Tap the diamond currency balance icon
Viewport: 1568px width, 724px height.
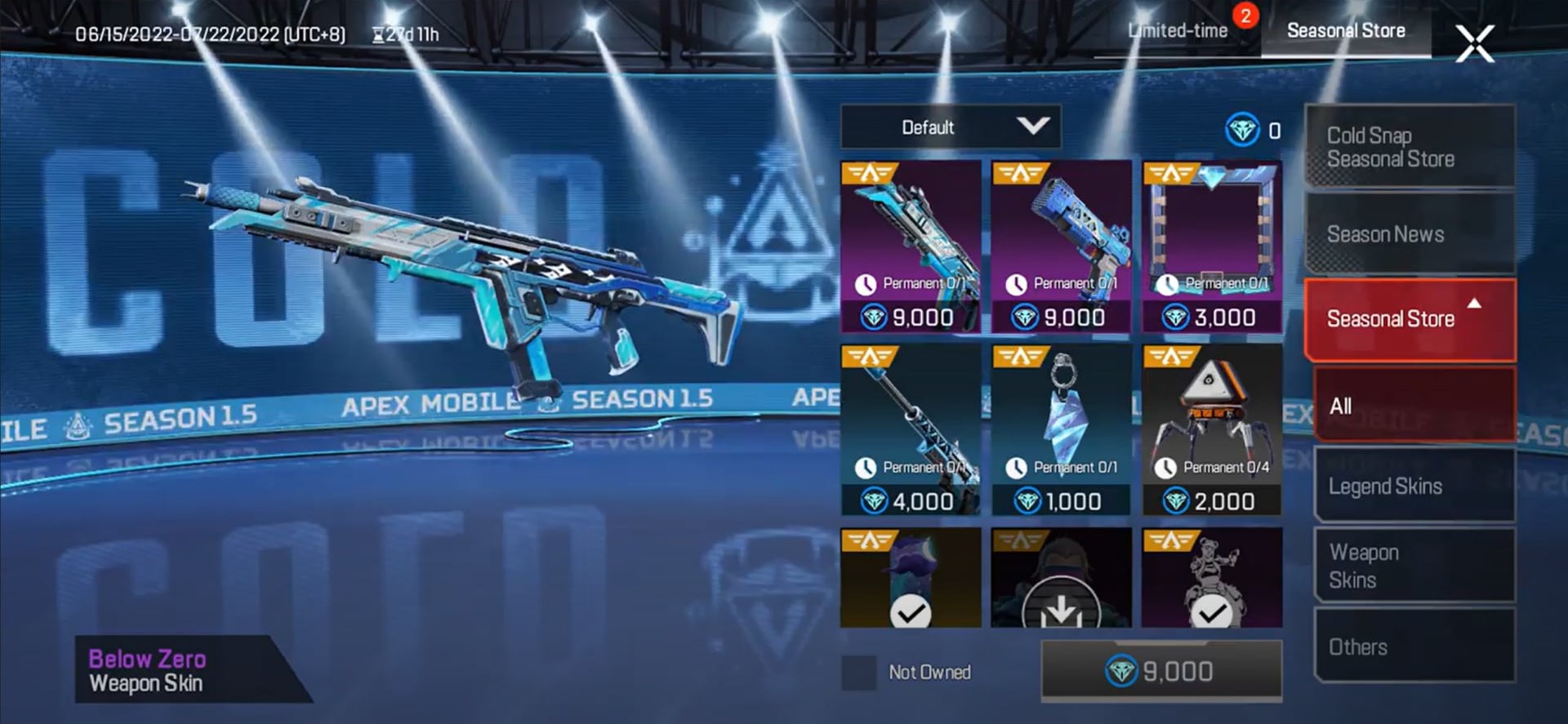pyautogui.click(x=1244, y=129)
